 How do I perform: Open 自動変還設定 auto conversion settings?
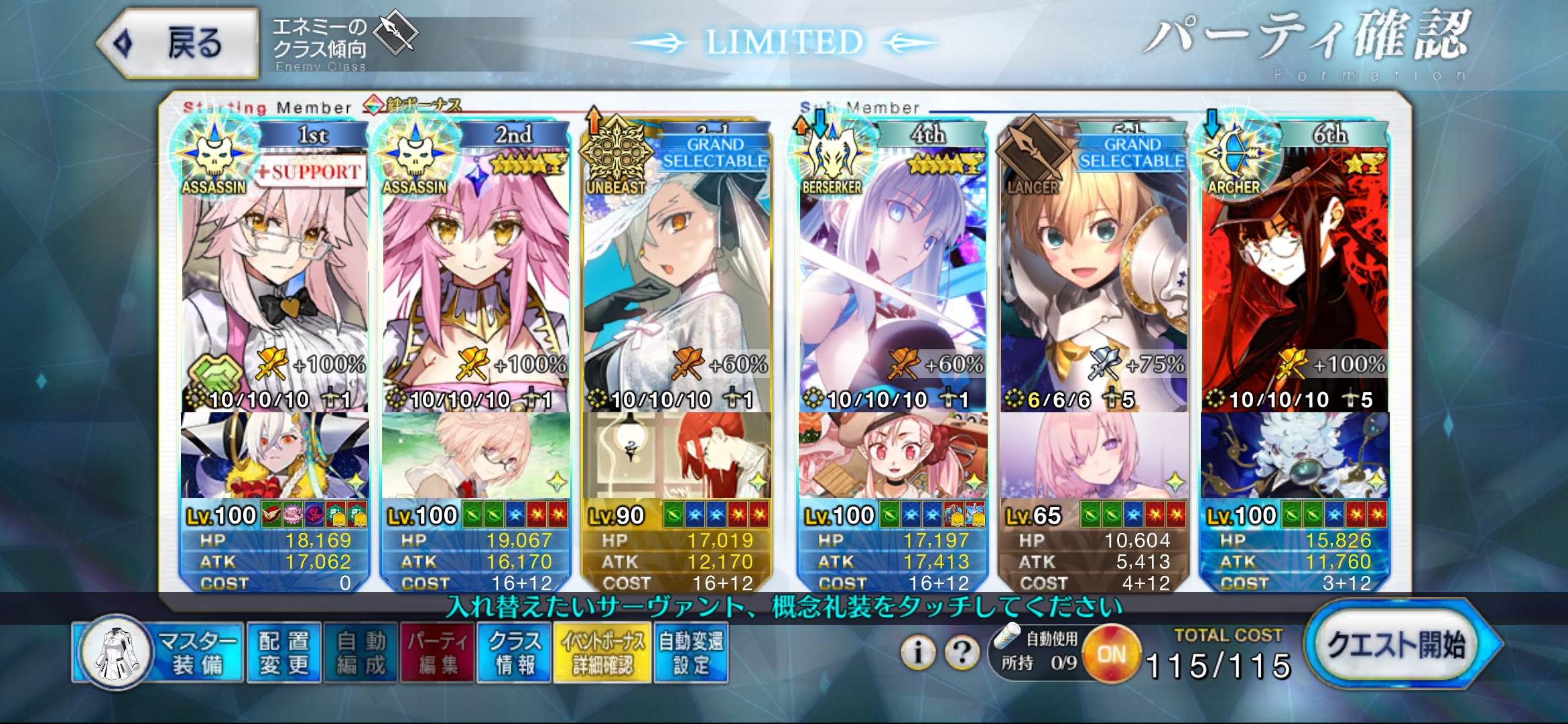coord(691,653)
